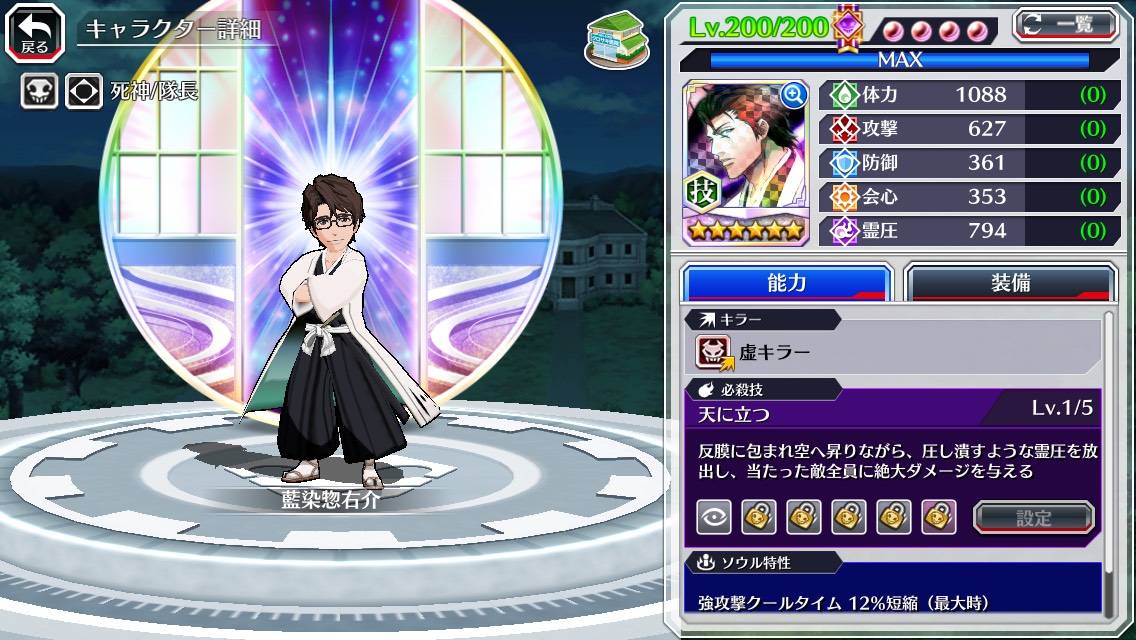Tap the diamond icon beside 死神/隊長

84,92
